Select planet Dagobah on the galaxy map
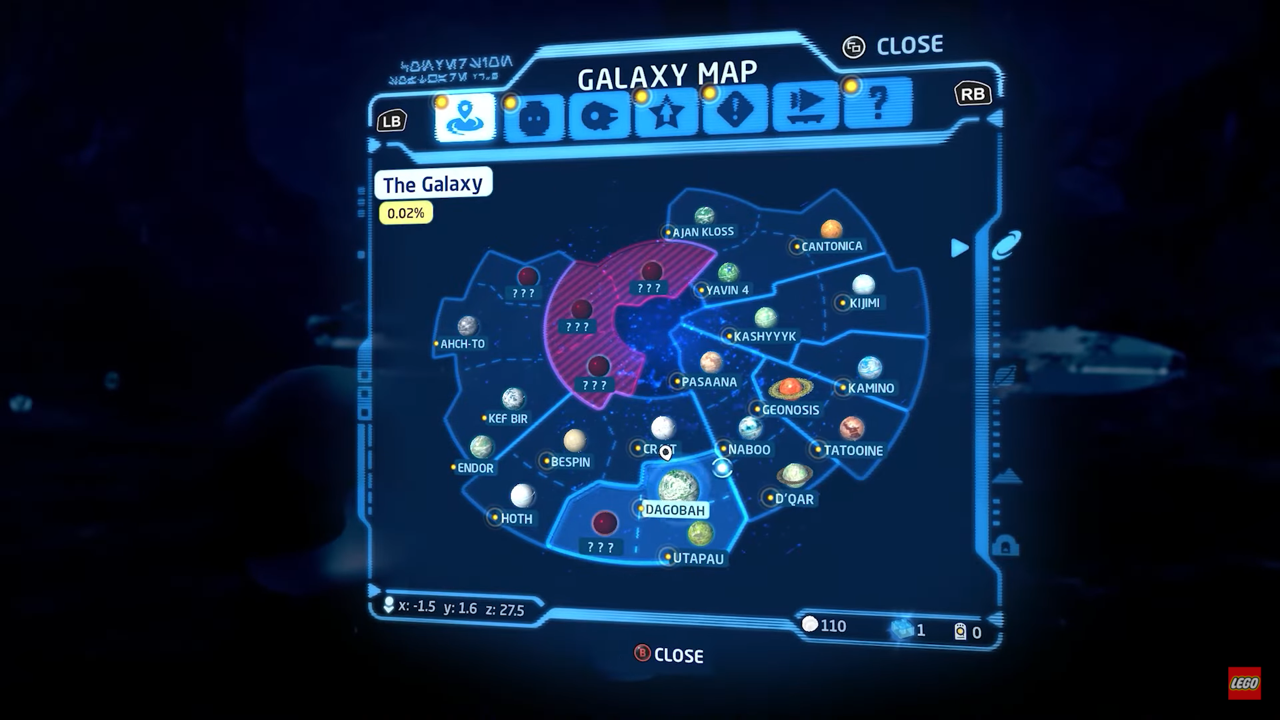 tap(678, 487)
